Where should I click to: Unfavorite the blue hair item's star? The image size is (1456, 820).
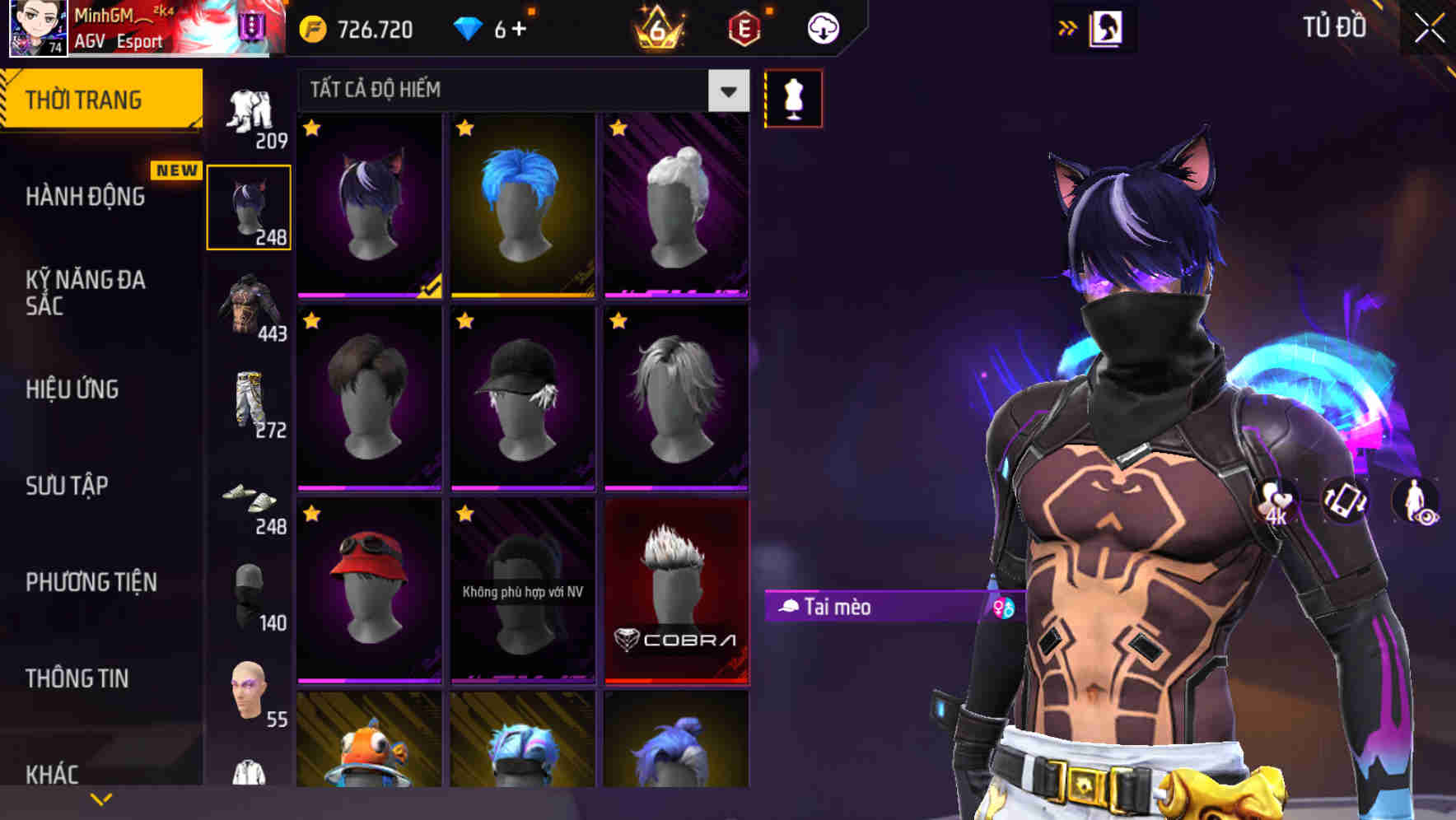pos(465,129)
